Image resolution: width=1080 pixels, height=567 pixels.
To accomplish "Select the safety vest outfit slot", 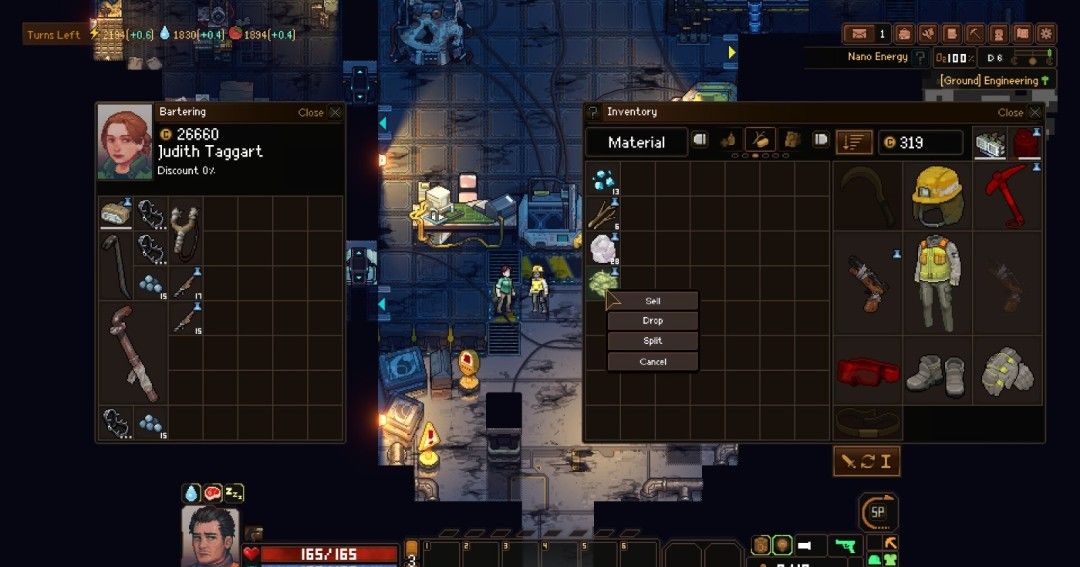I will point(937,283).
